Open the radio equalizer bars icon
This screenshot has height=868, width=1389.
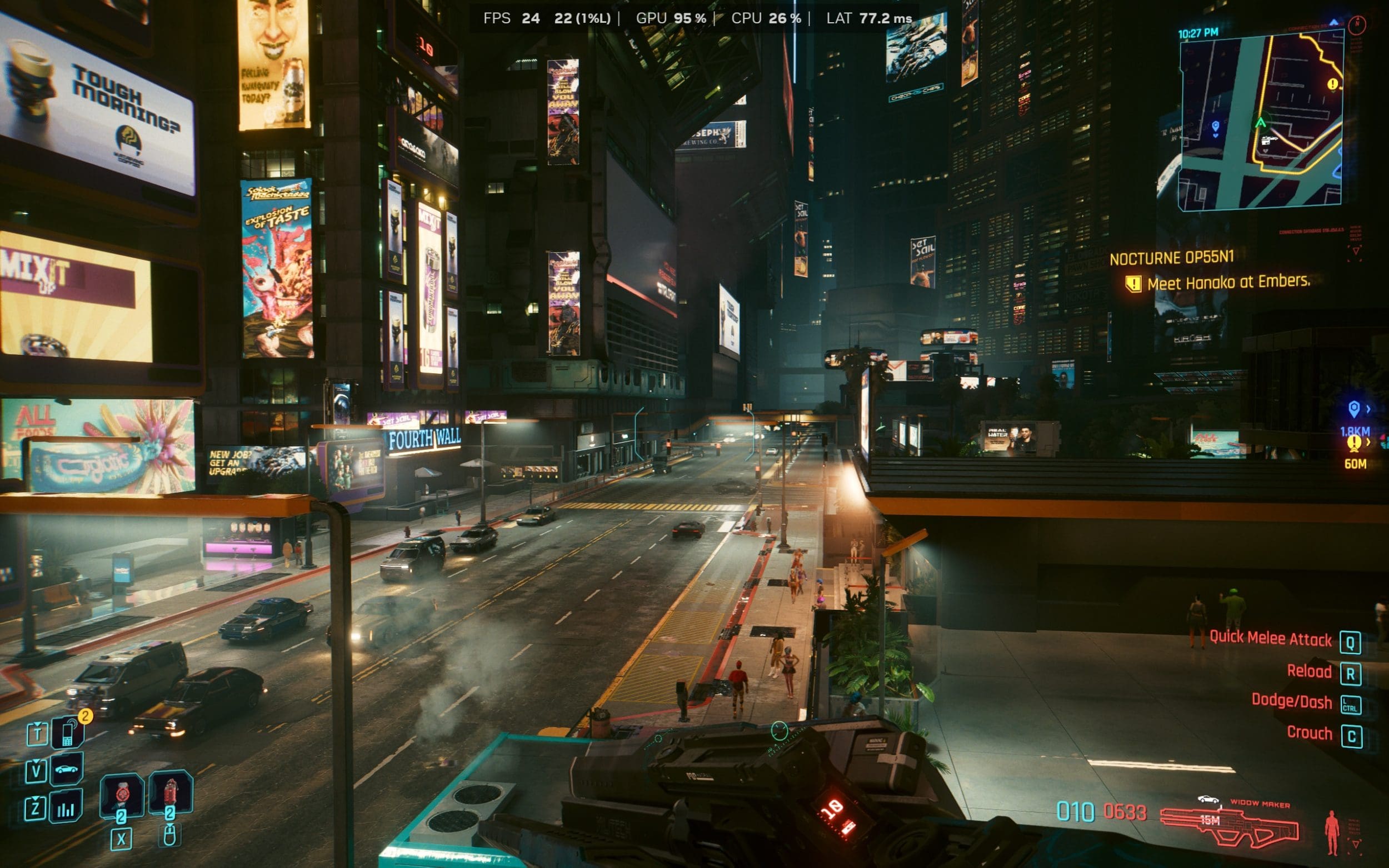[x=66, y=806]
